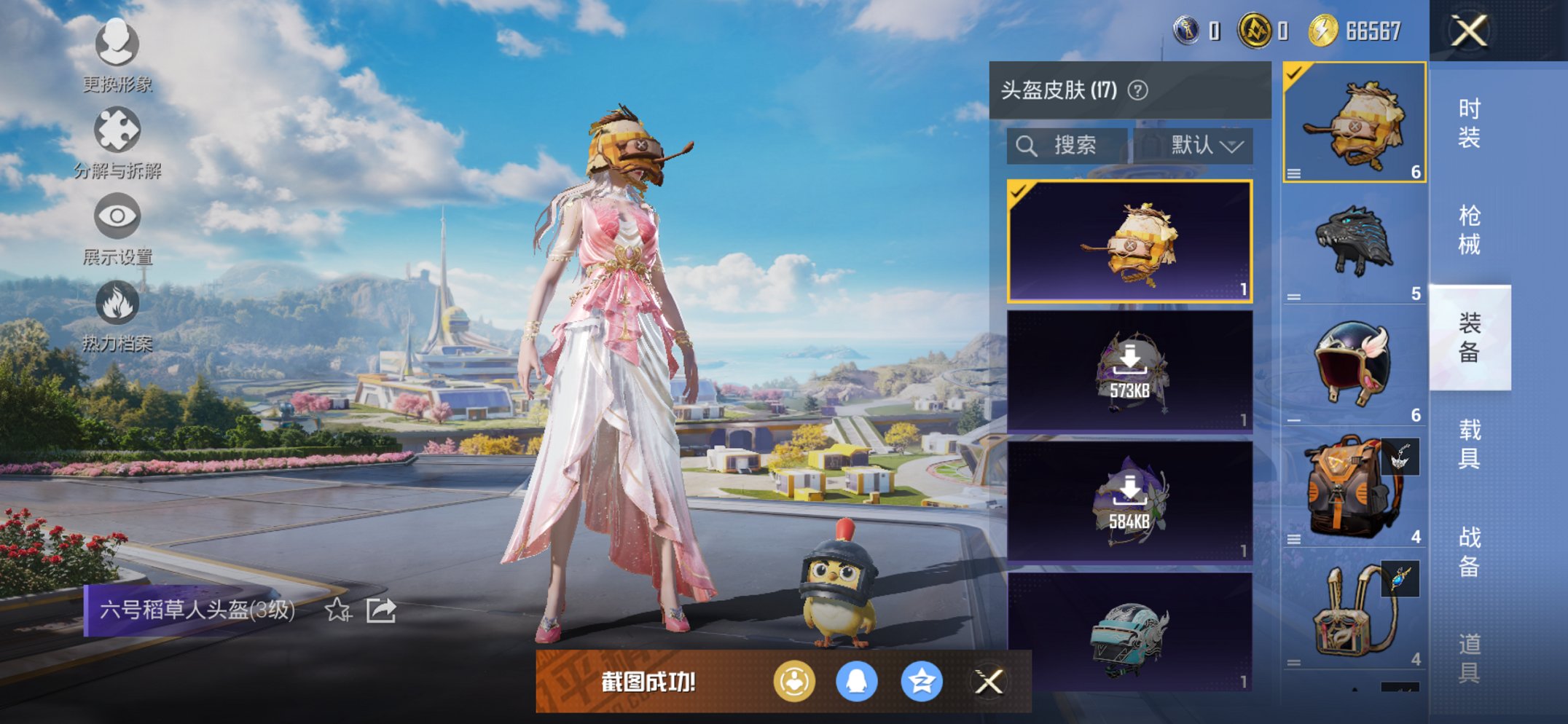The image size is (1568, 724).
Task: Select the 展示设置 eye icon
Action: [x=117, y=216]
